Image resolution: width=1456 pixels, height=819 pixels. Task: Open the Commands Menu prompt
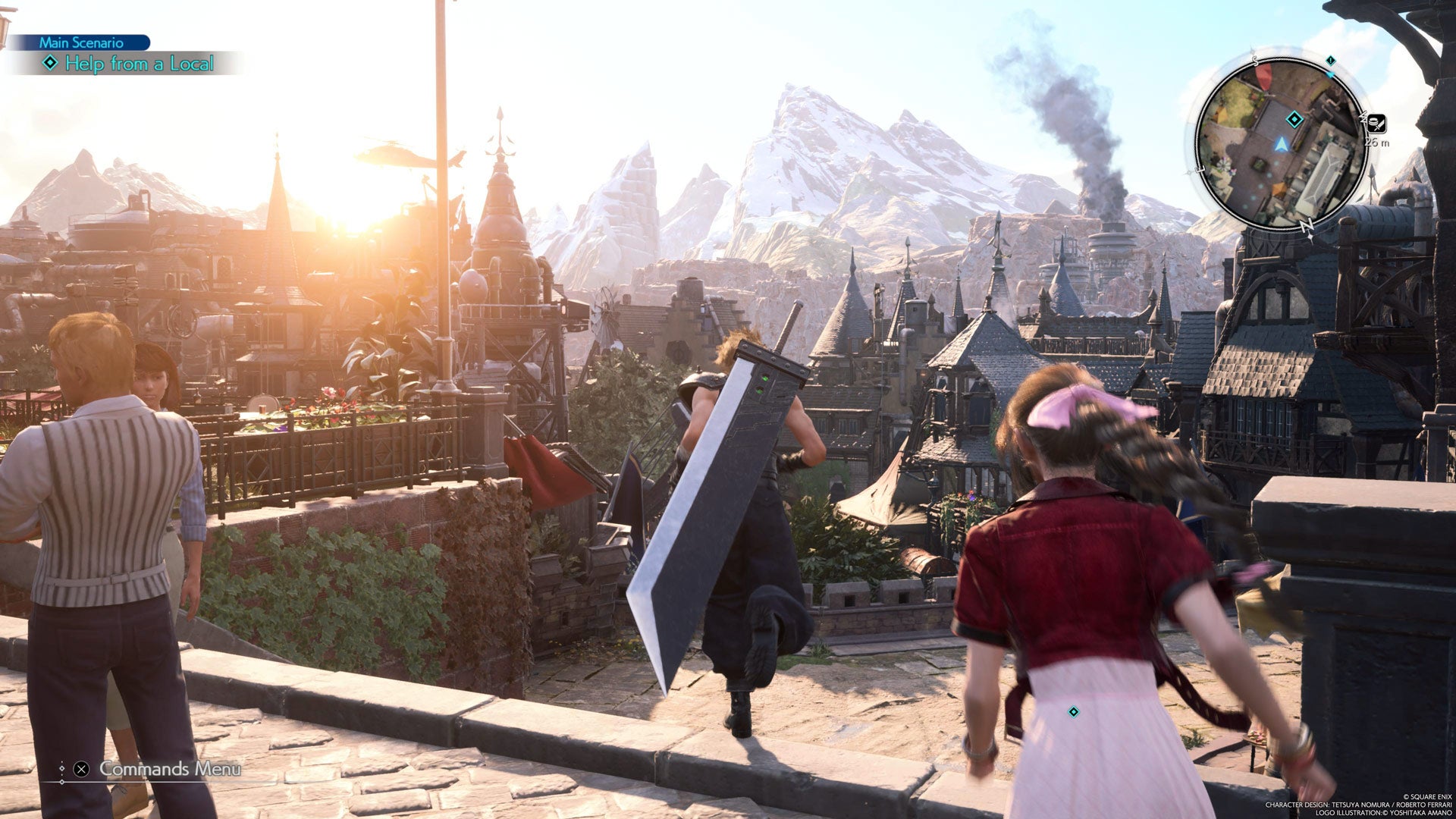point(171,769)
